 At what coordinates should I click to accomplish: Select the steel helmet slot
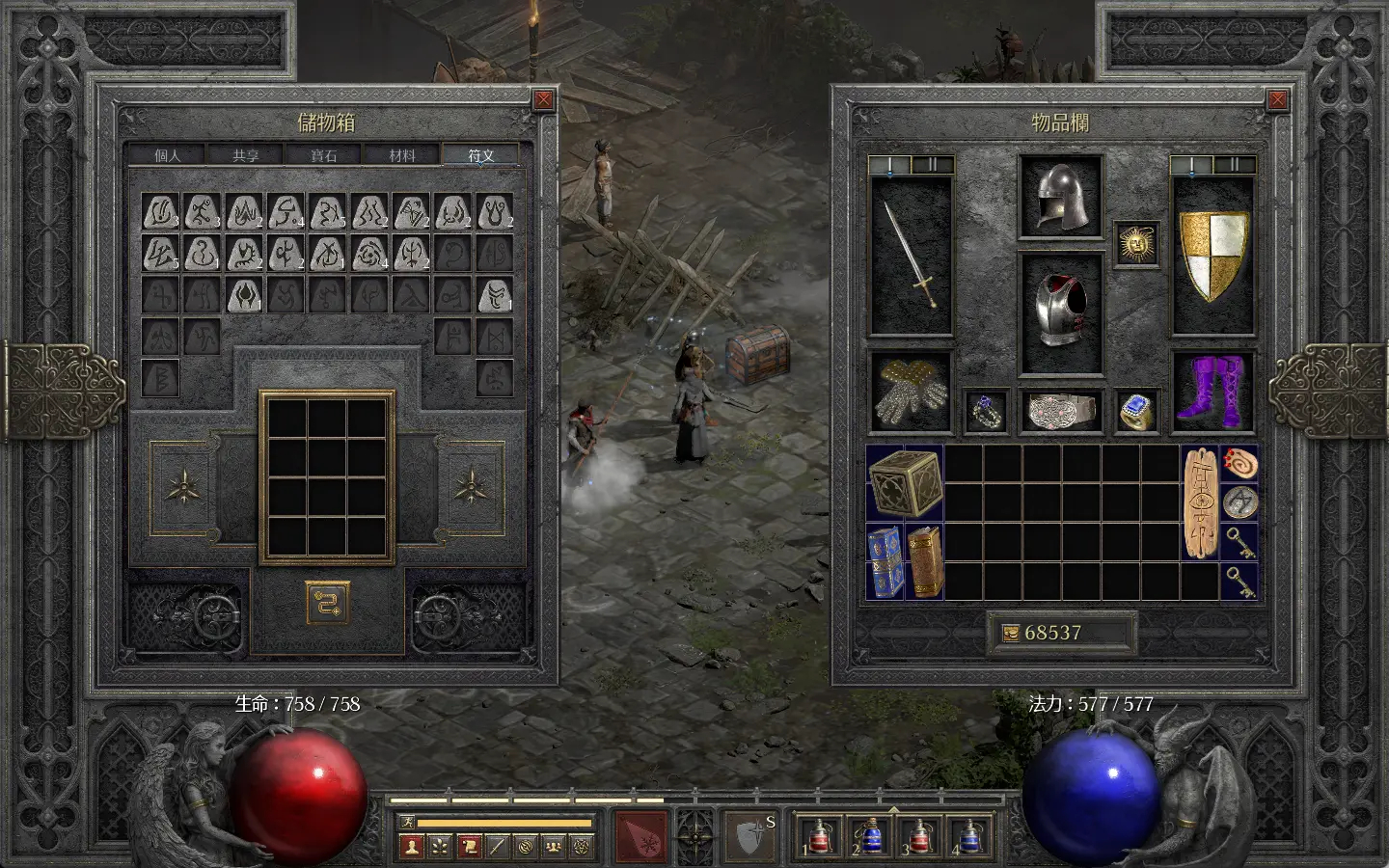1060,196
